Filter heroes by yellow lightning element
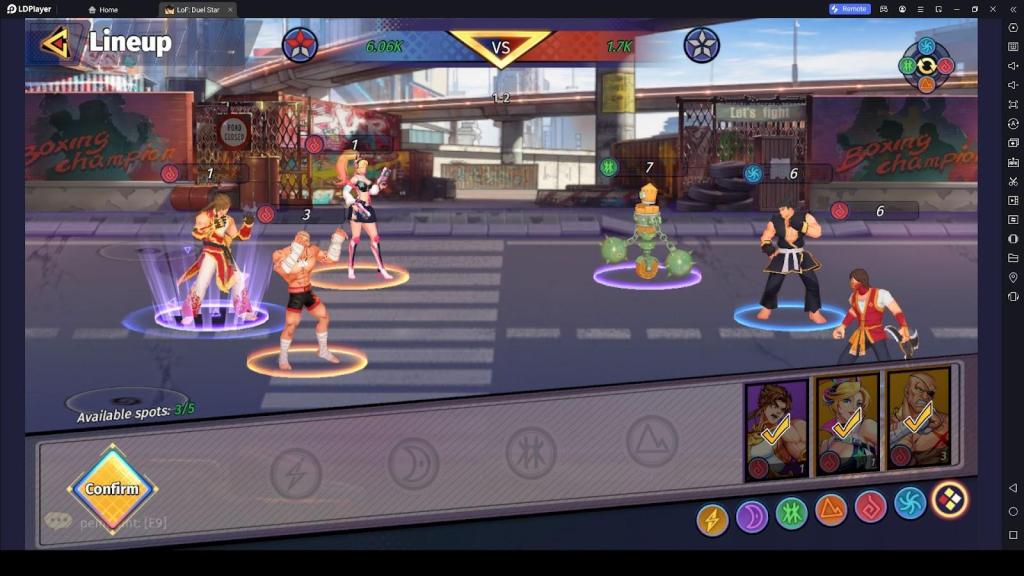 [712, 519]
